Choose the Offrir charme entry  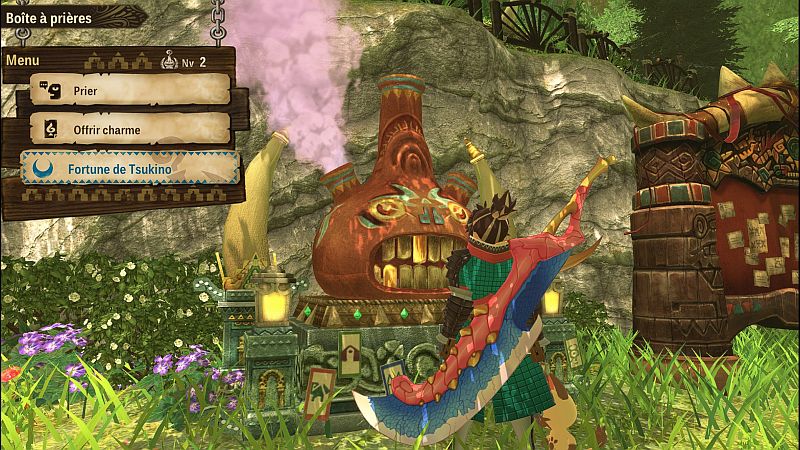coord(130,129)
